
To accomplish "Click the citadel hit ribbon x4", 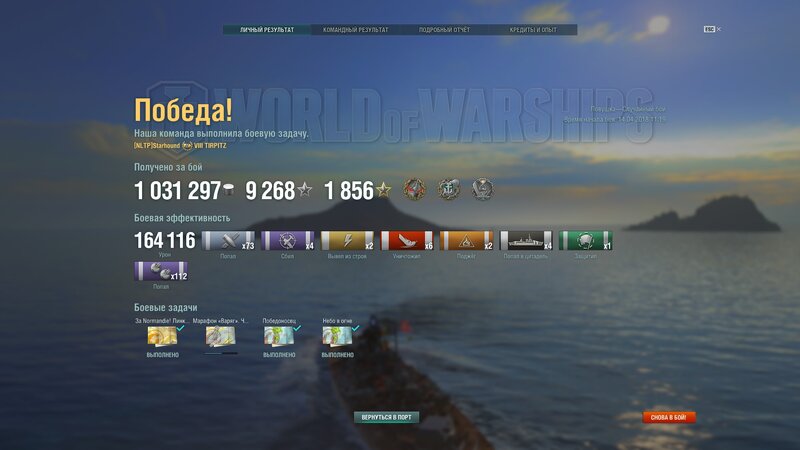I will (526, 241).
